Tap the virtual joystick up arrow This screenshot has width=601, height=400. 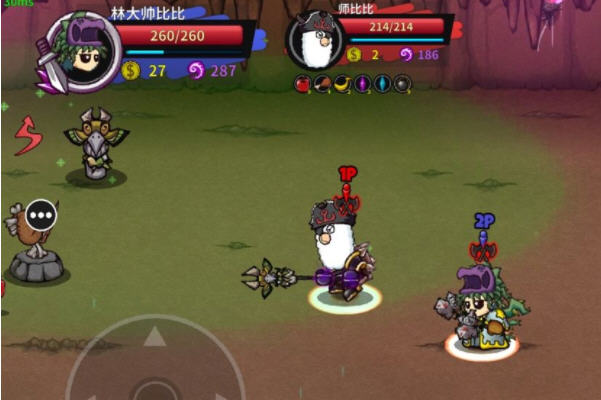tap(153, 337)
